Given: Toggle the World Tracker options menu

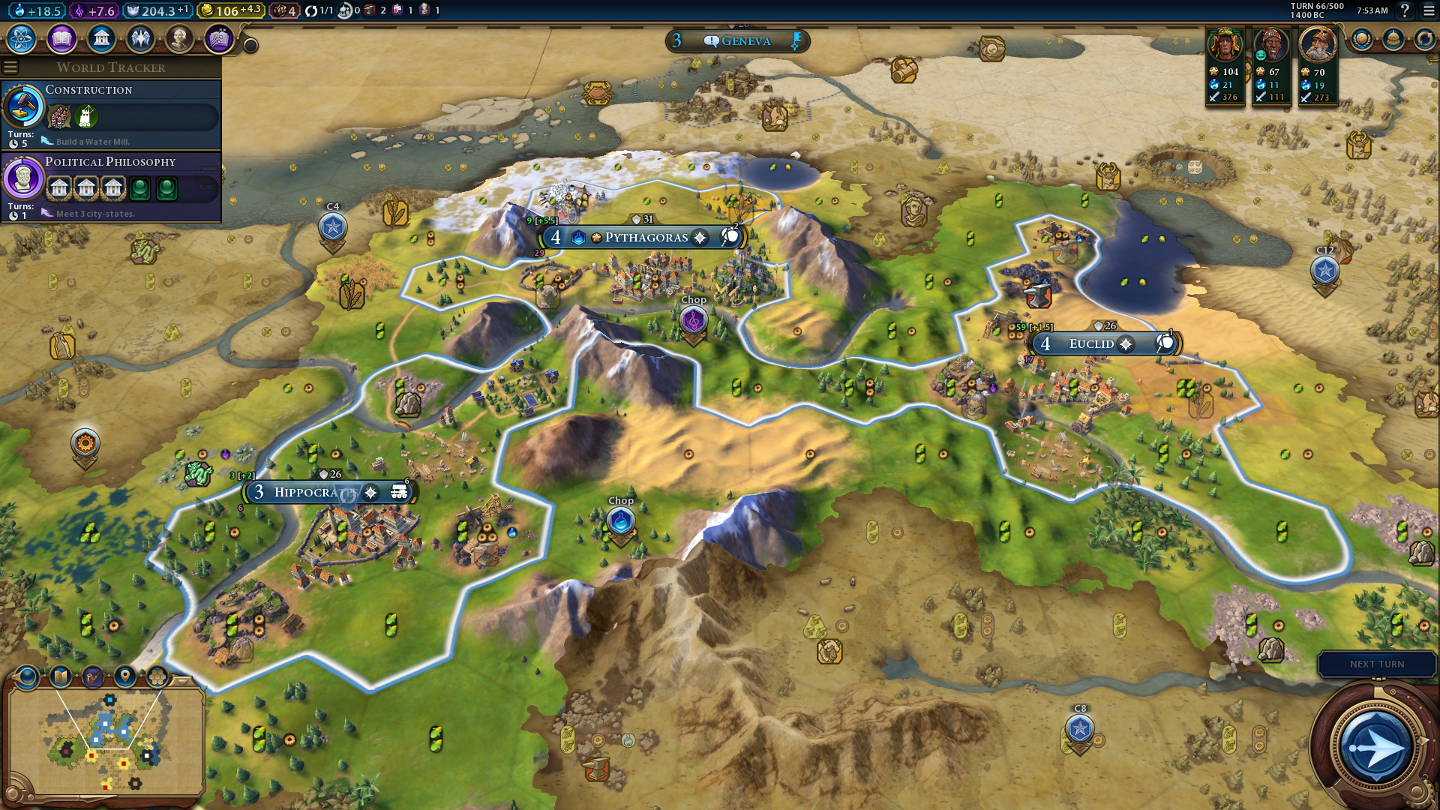Looking at the screenshot, I should 11,67.
